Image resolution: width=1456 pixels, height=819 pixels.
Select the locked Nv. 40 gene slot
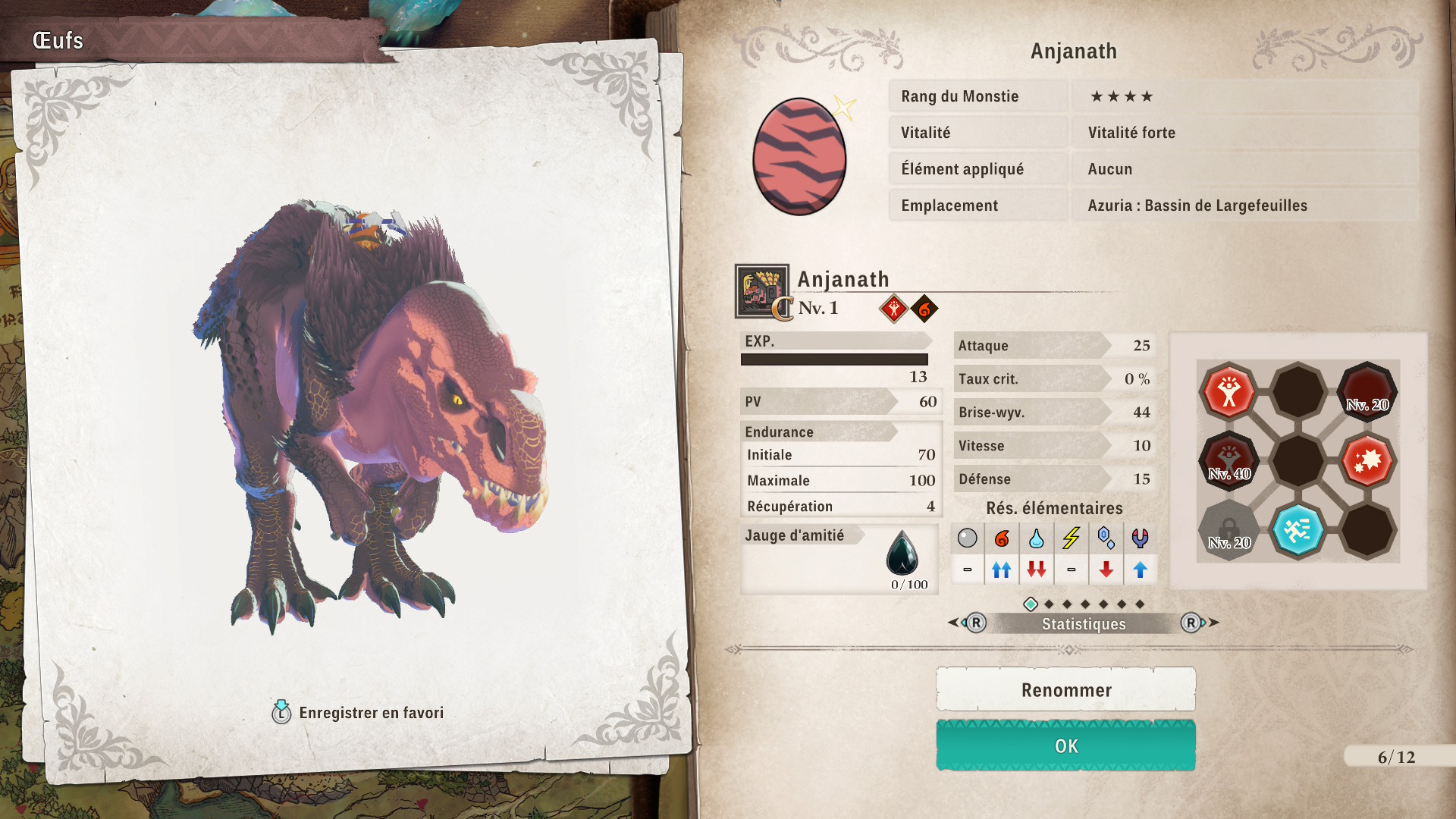tap(1228, 460)
